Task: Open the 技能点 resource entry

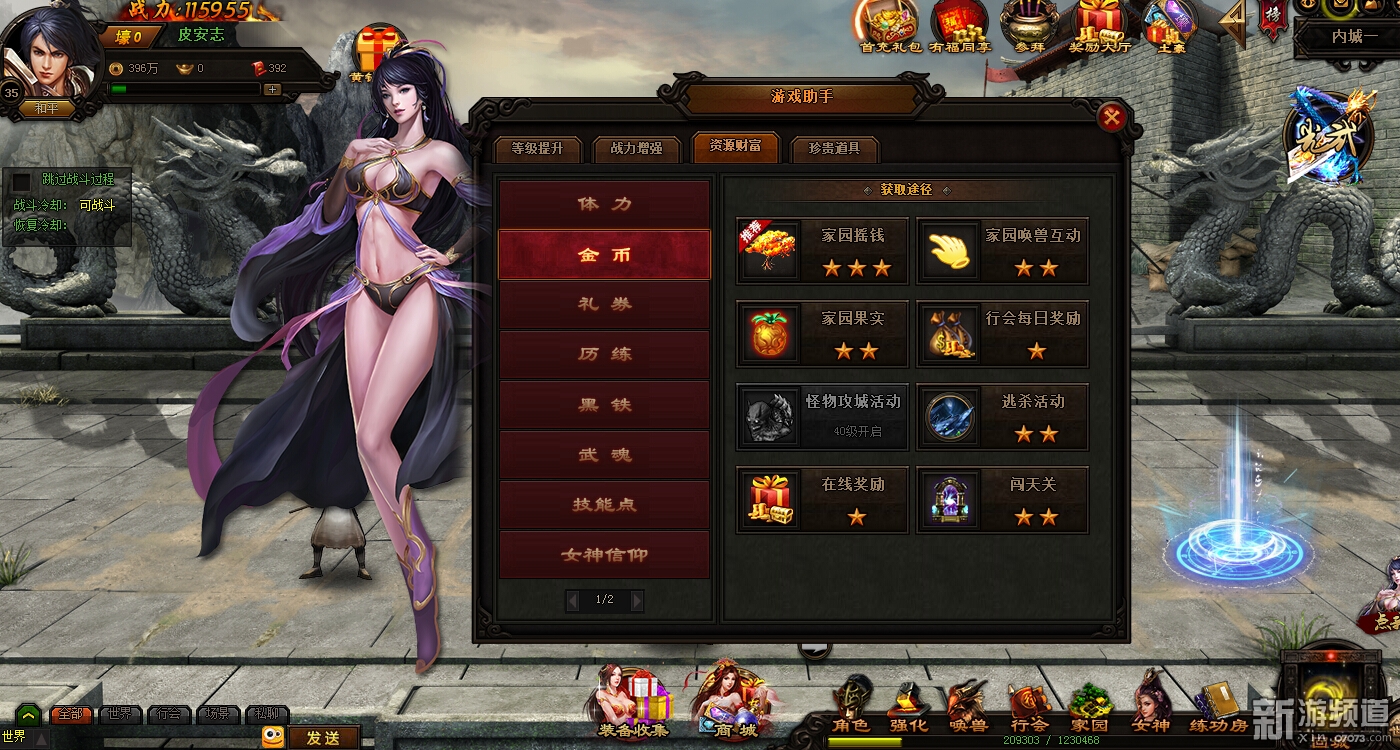Action: pyautogui.click(x=605, y=505)
